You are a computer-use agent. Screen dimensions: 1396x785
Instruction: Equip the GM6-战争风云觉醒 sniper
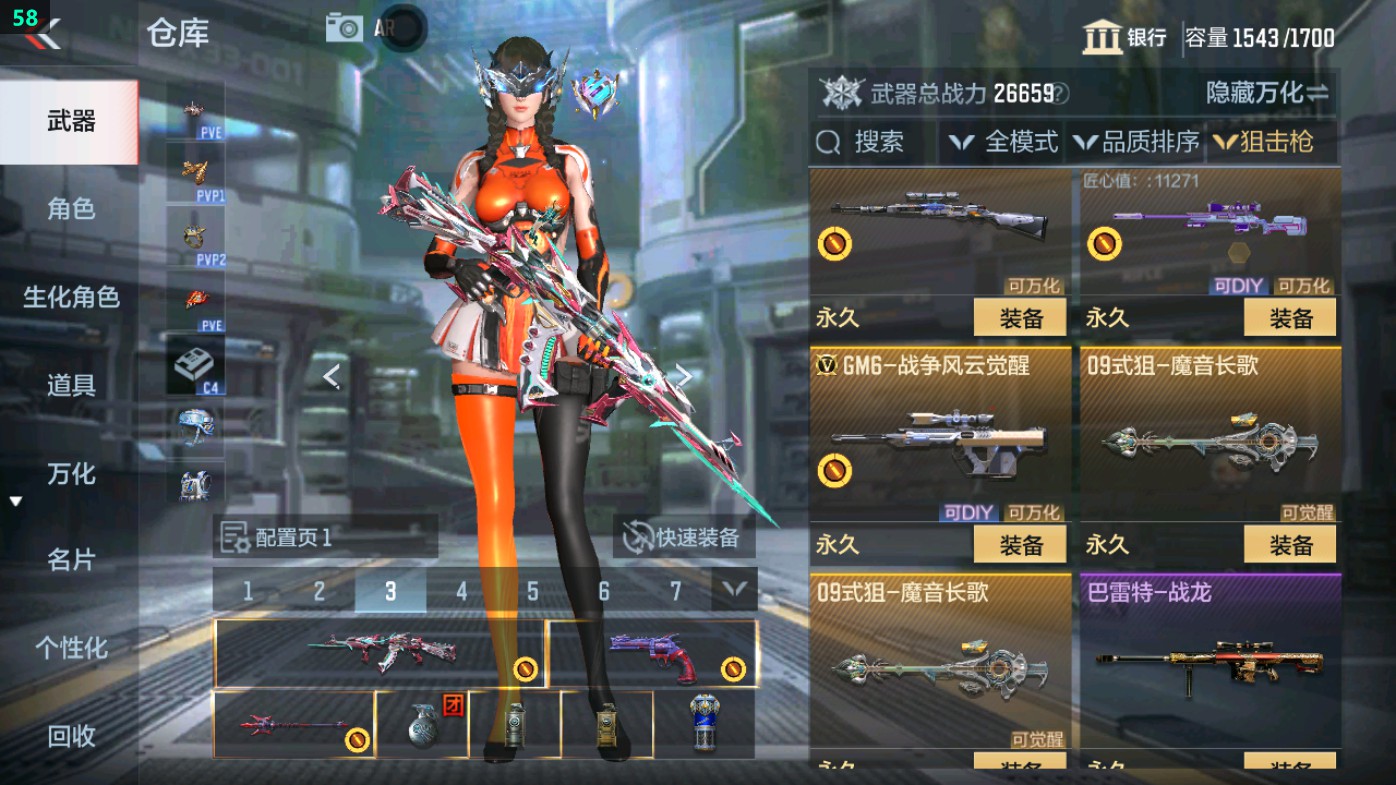tap(1022, 543)
